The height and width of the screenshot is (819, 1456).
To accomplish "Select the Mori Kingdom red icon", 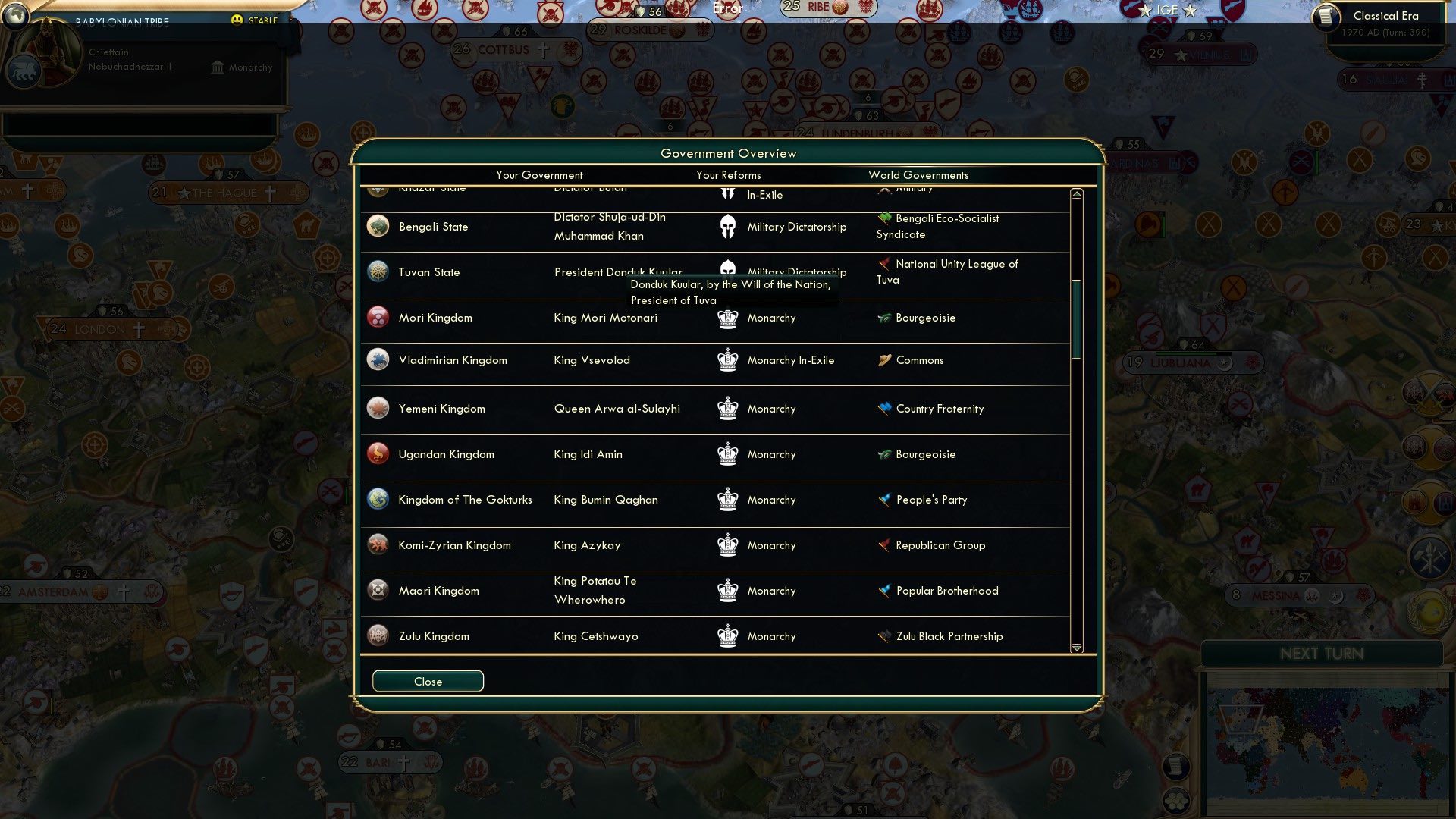I will (x=378, y=317).
